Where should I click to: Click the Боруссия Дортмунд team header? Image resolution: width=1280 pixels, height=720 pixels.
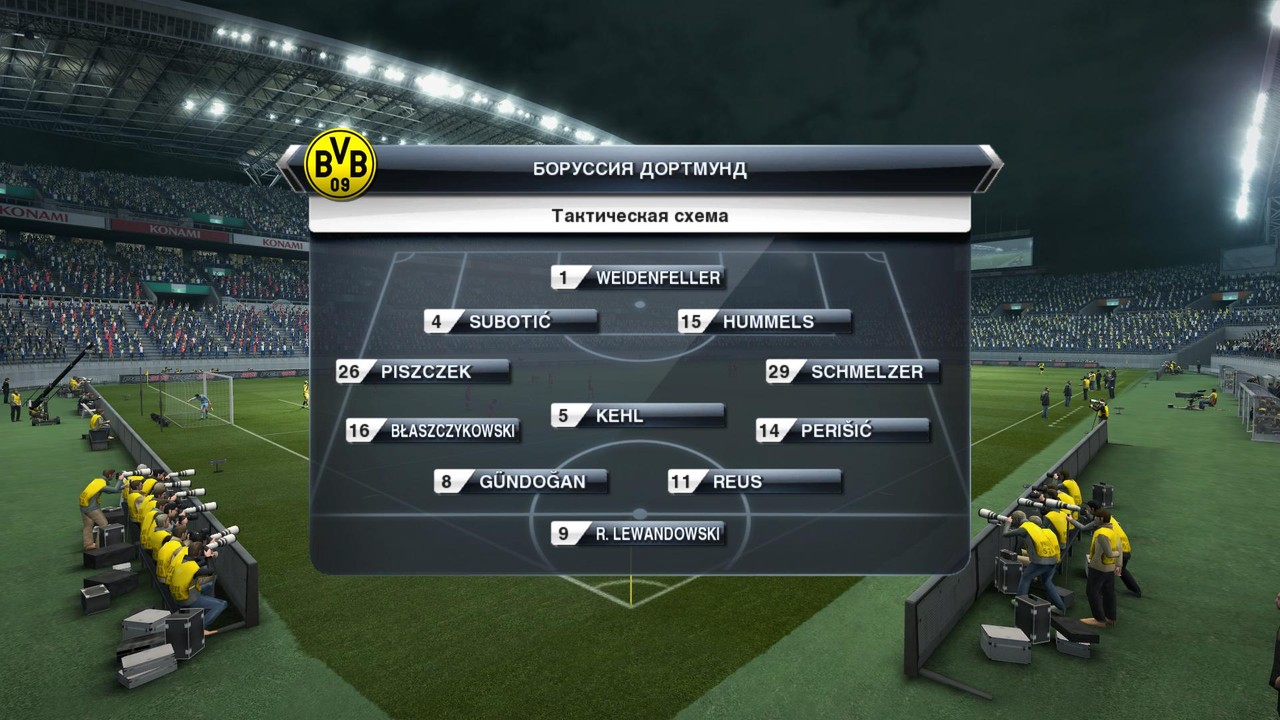pos(640,168)
